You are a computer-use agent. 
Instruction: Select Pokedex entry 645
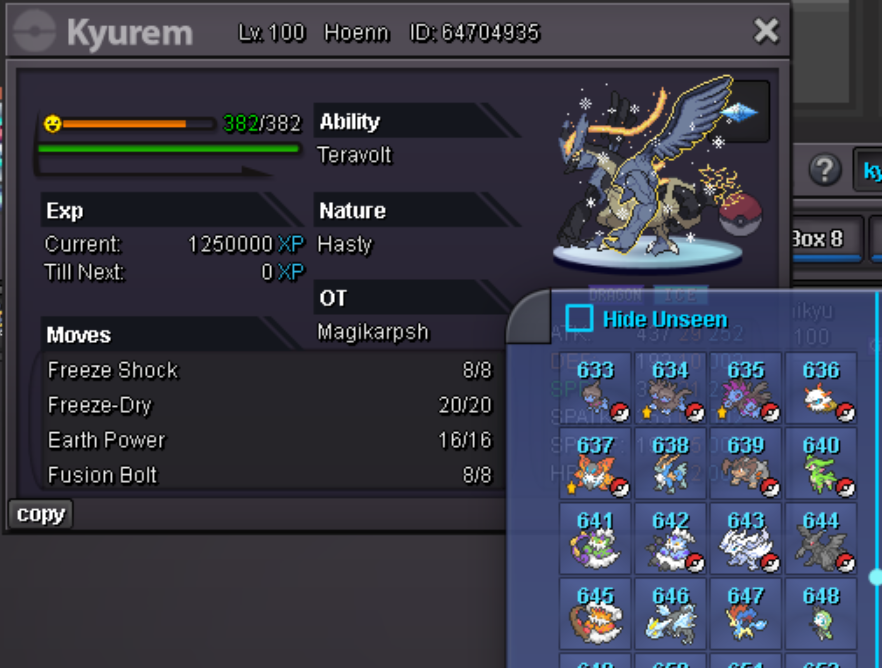(x=595, y=613)
